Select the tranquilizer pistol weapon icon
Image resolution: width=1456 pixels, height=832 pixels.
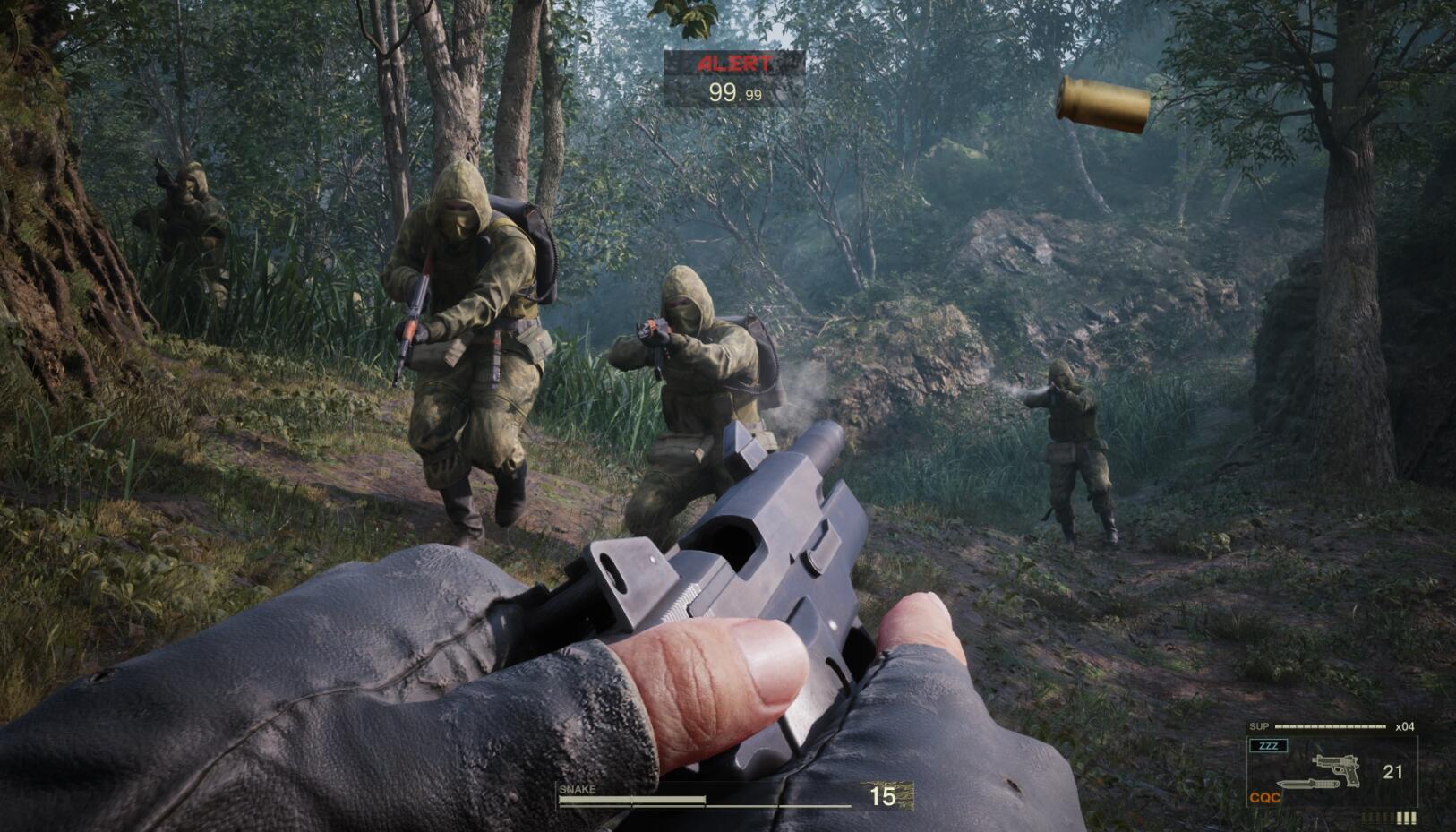1336,768
